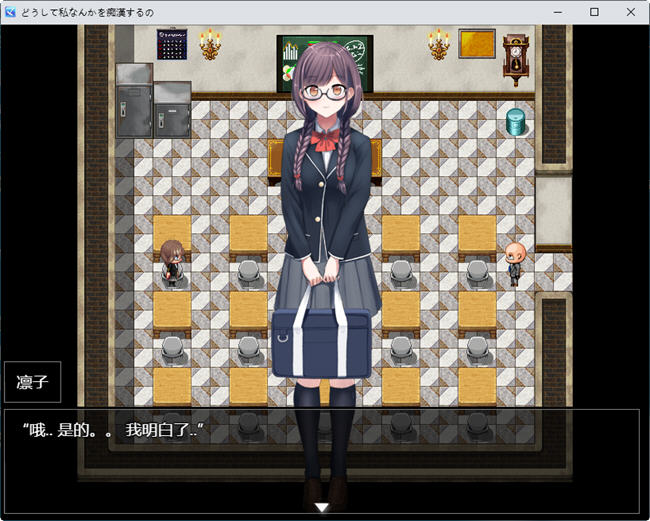Maximize the game window

(594, 12)
